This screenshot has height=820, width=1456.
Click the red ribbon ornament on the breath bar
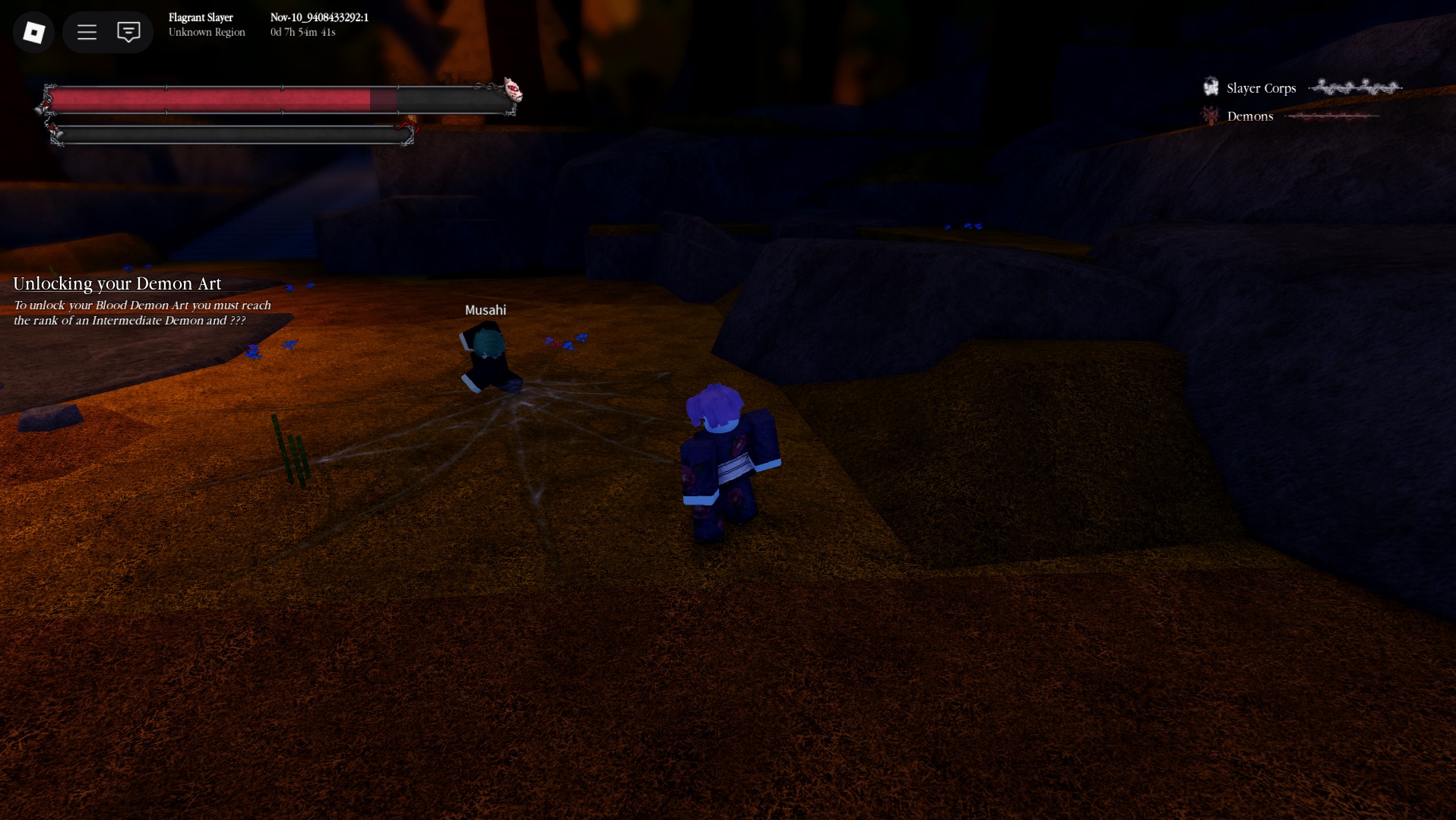[x=407, y=125]
